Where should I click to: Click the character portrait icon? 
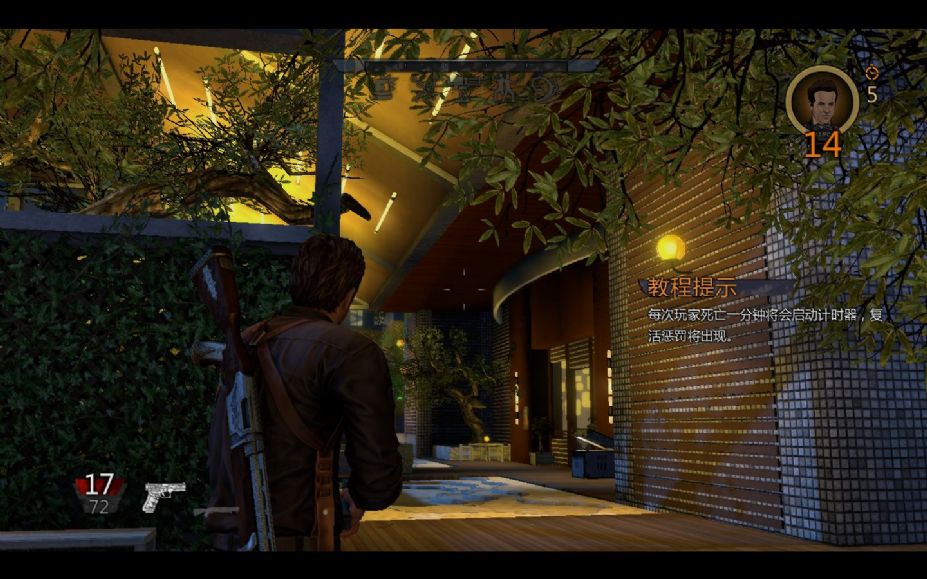[821, 99]
